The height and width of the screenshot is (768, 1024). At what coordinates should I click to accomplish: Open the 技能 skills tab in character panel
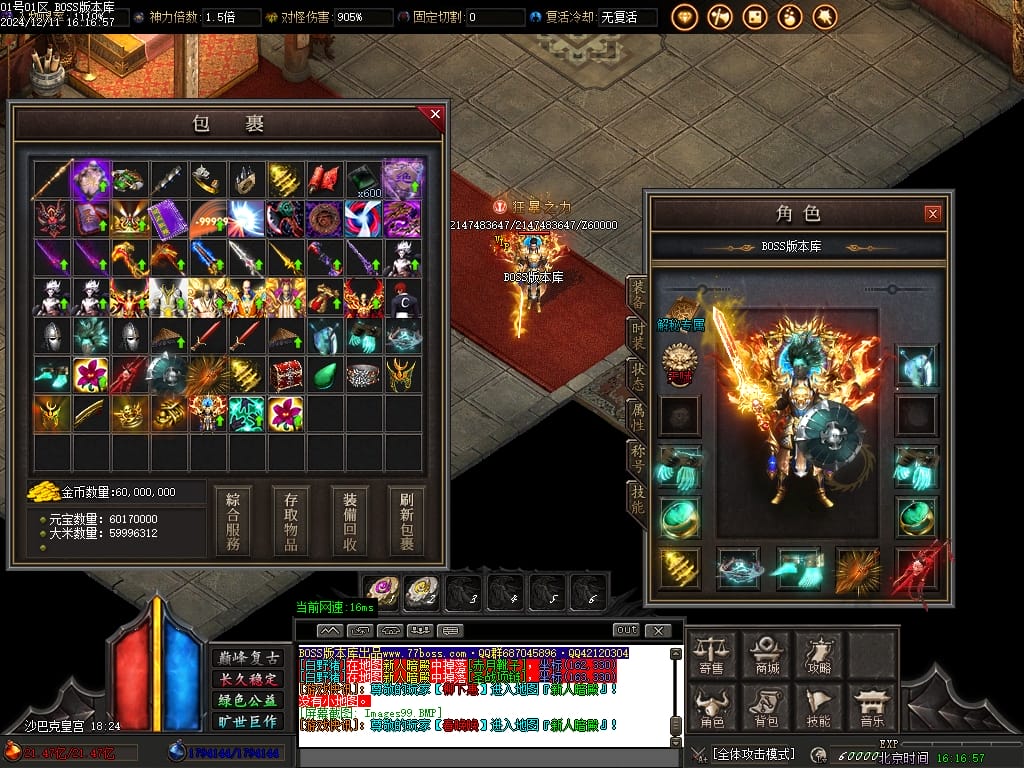pyautogui.click(x=637, y=499)
